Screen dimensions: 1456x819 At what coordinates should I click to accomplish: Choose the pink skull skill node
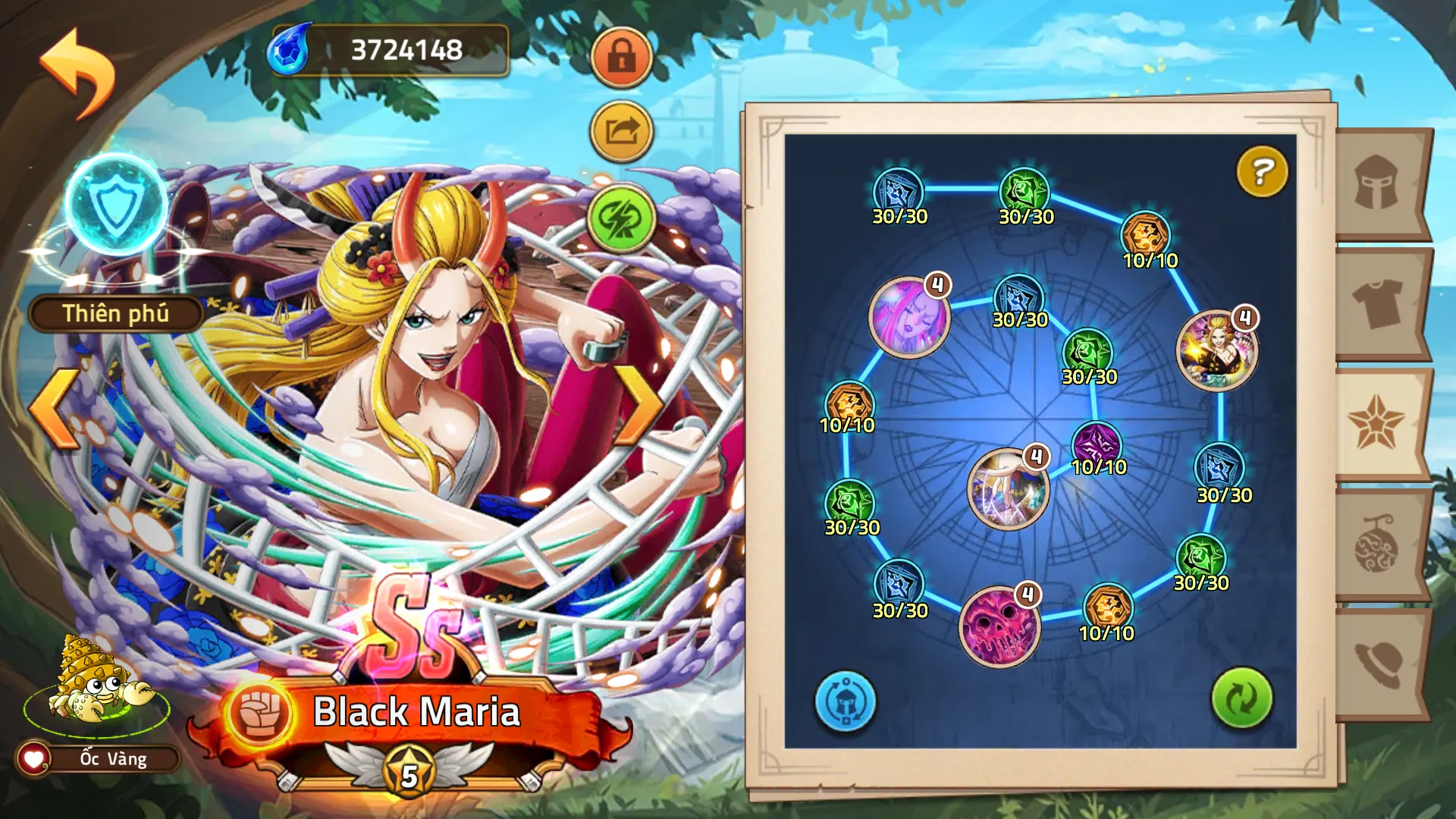[x=998, y=626]
